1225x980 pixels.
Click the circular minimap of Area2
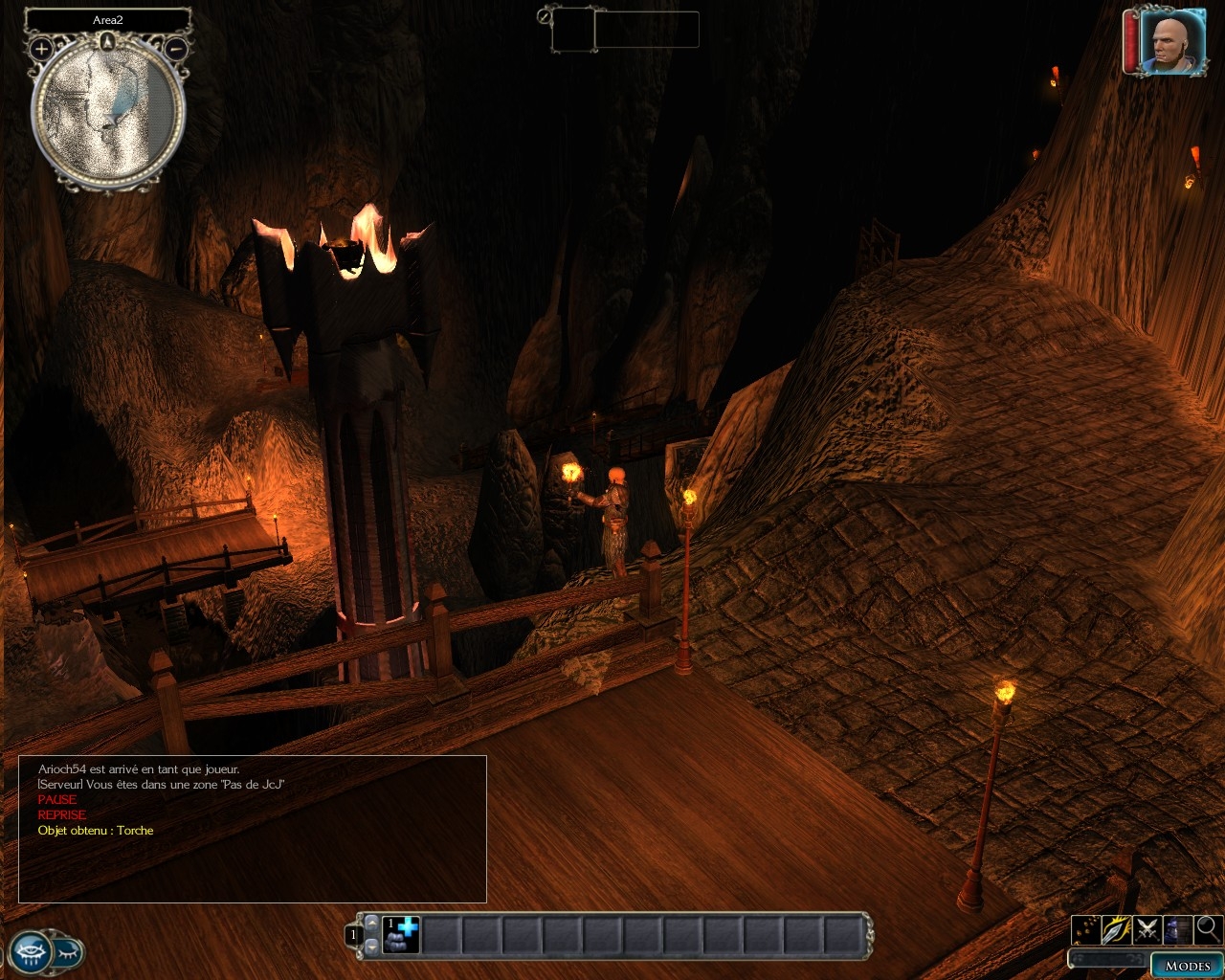pos(107,112)
